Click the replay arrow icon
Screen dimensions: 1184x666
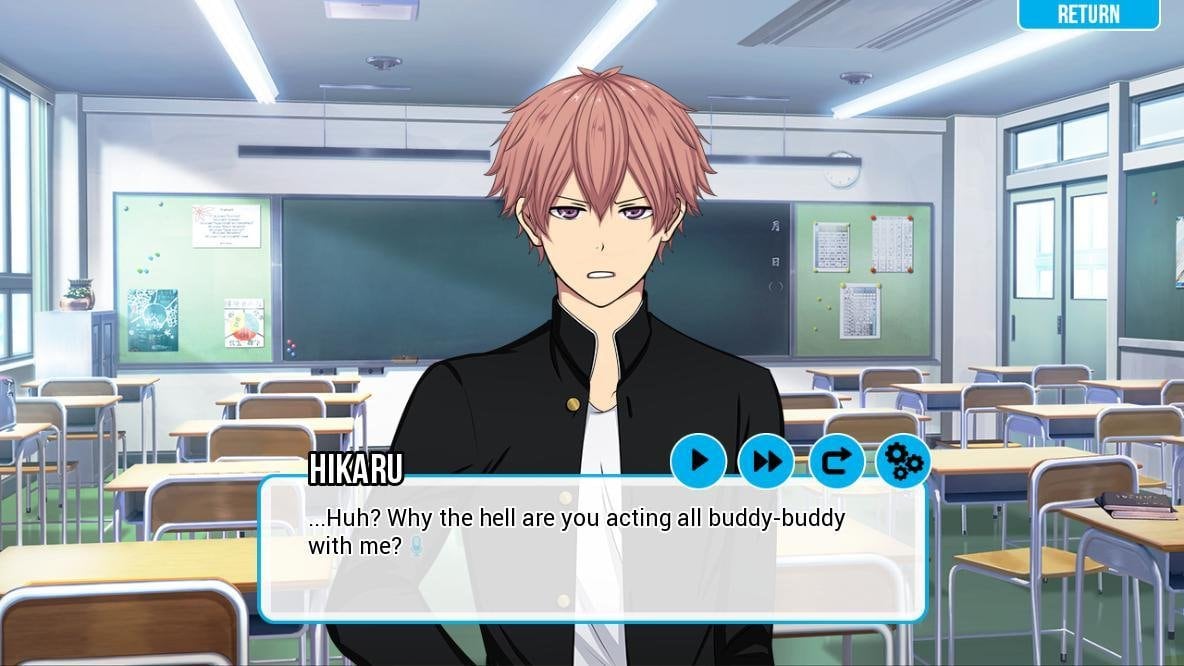(835, 461)
